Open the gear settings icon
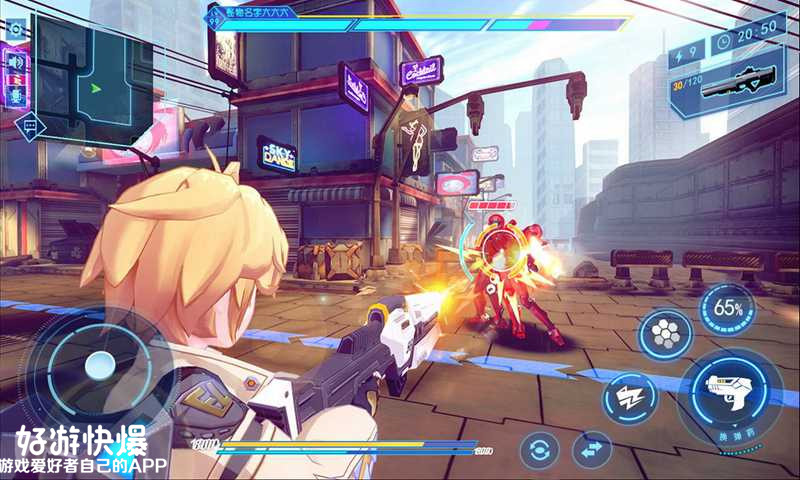 [15, 29]
